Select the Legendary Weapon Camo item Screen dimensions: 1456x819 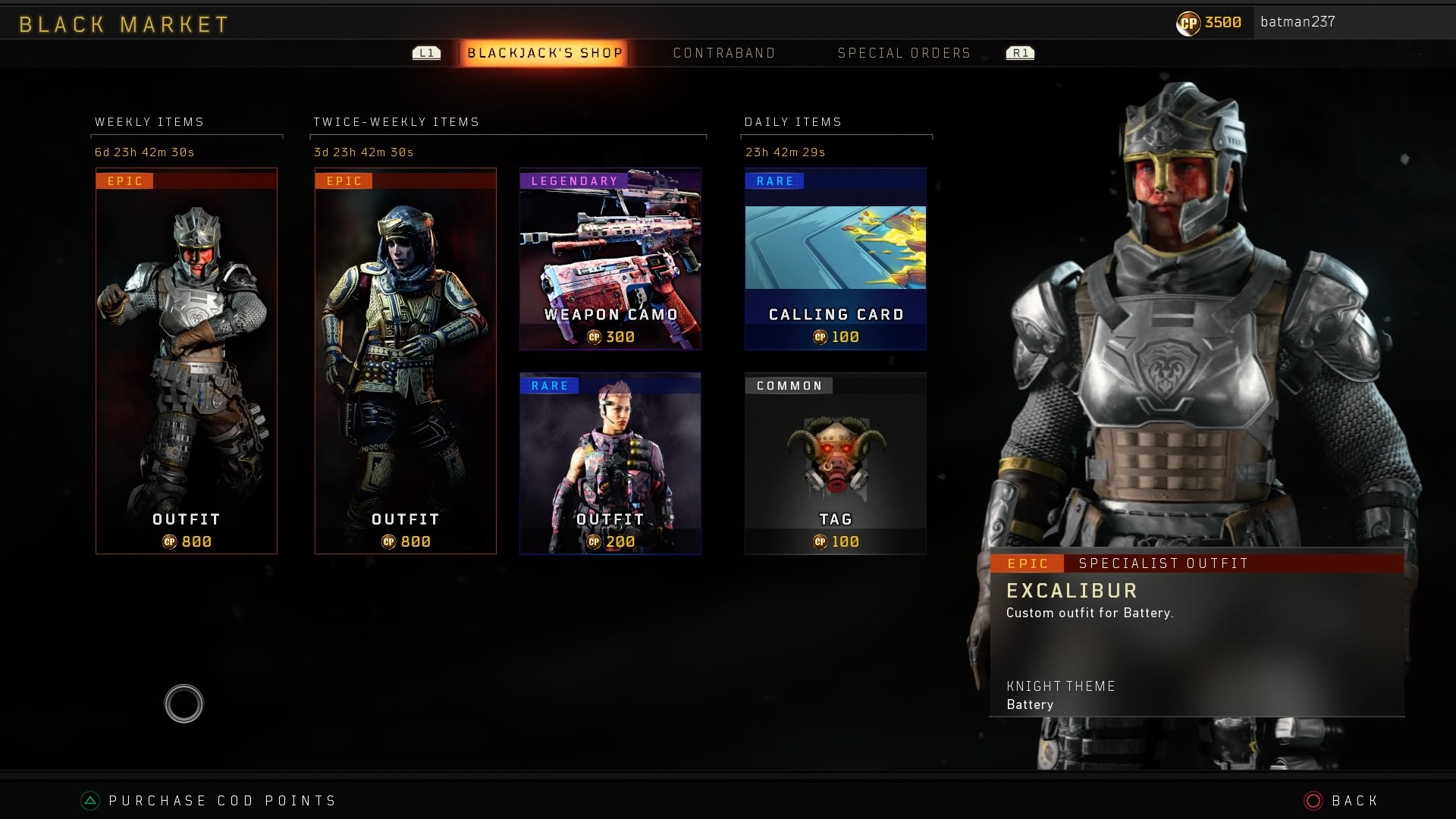[x=610, y=259]
